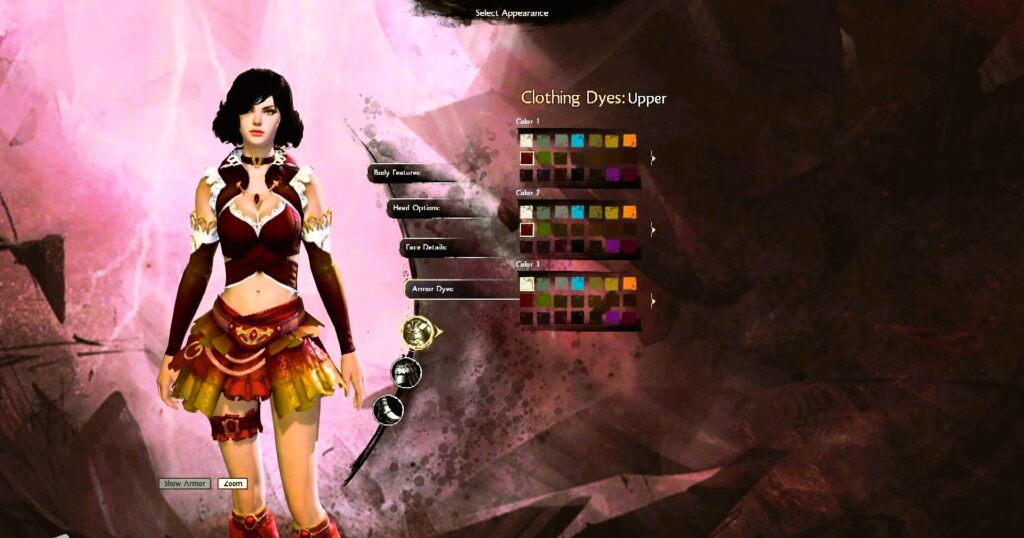Toggle the Show Armor button
The width and height of the screenshot is (1024, 538).
coord(185,484)
